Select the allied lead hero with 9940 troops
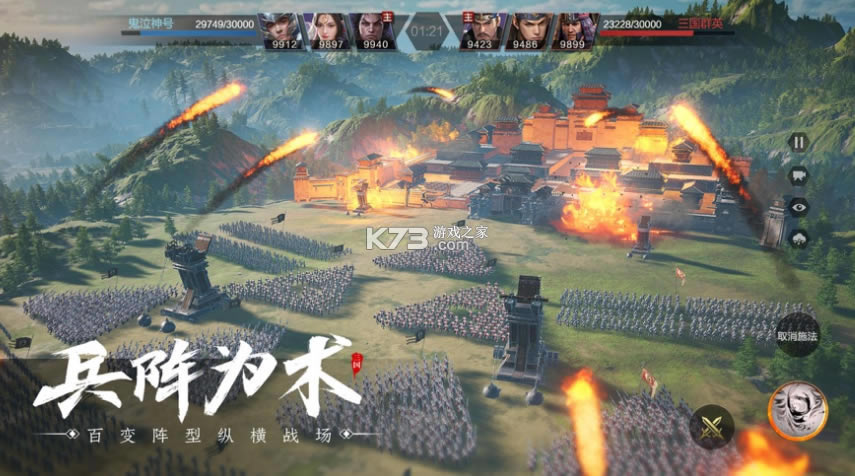Viewport: 855px width, 476px height. (x=372, y=30)
